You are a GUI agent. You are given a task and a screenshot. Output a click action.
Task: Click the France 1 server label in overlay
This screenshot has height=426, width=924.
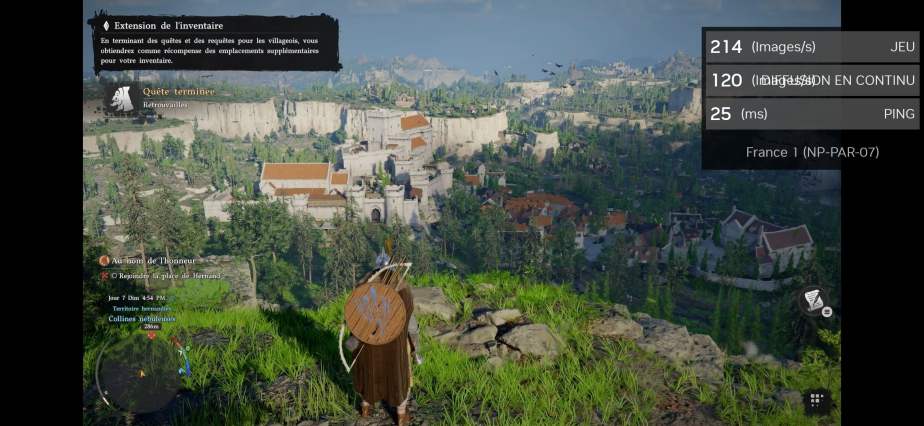click(x=812, y=152)
